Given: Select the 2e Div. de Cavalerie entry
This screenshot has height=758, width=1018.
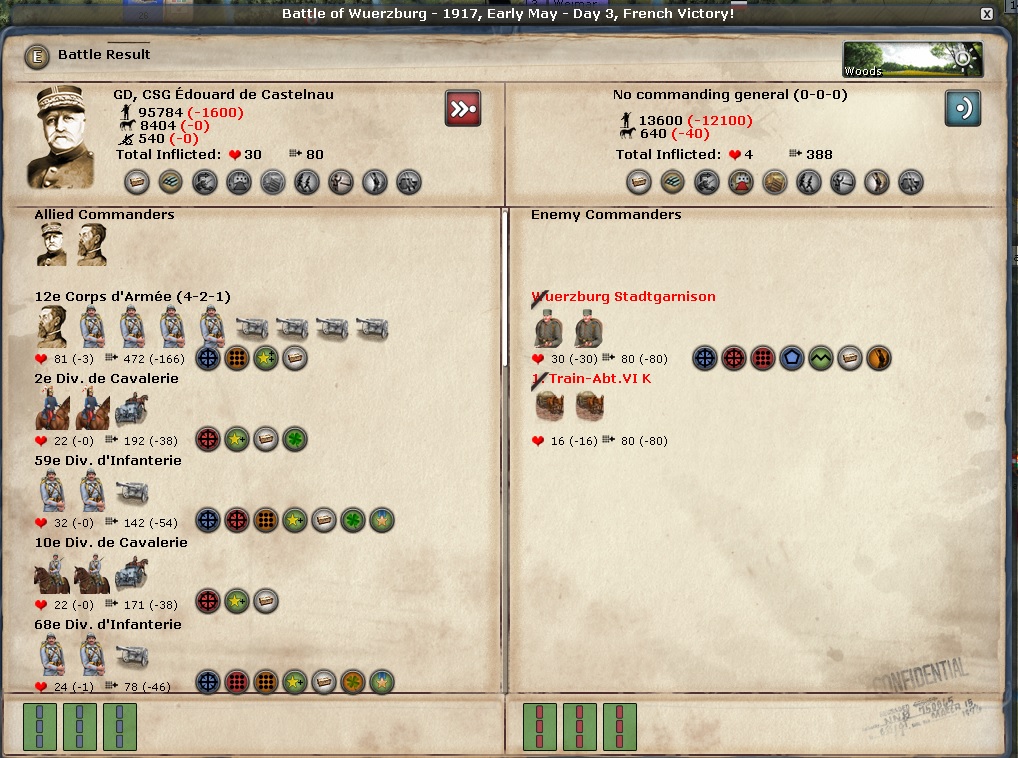Looking at the screenshot, I should (x=106, y=379).
